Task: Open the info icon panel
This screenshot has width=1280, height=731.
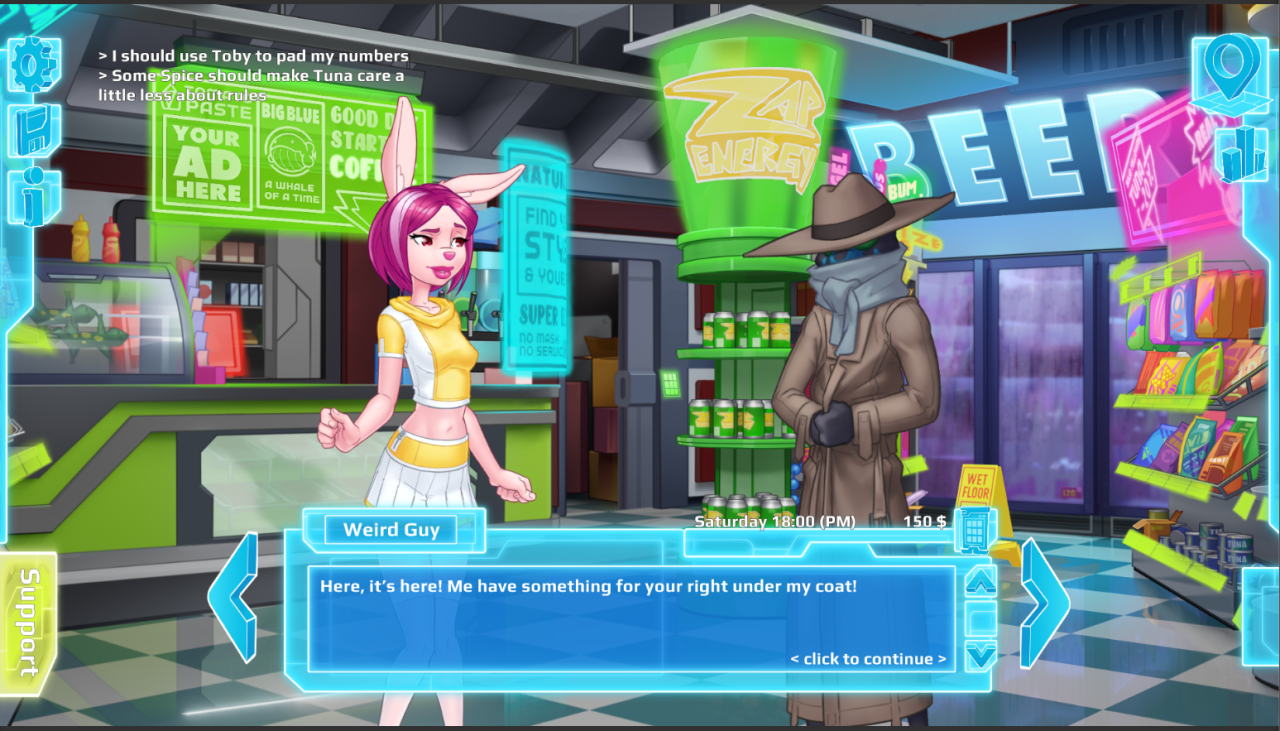Action: pos(34,196)
